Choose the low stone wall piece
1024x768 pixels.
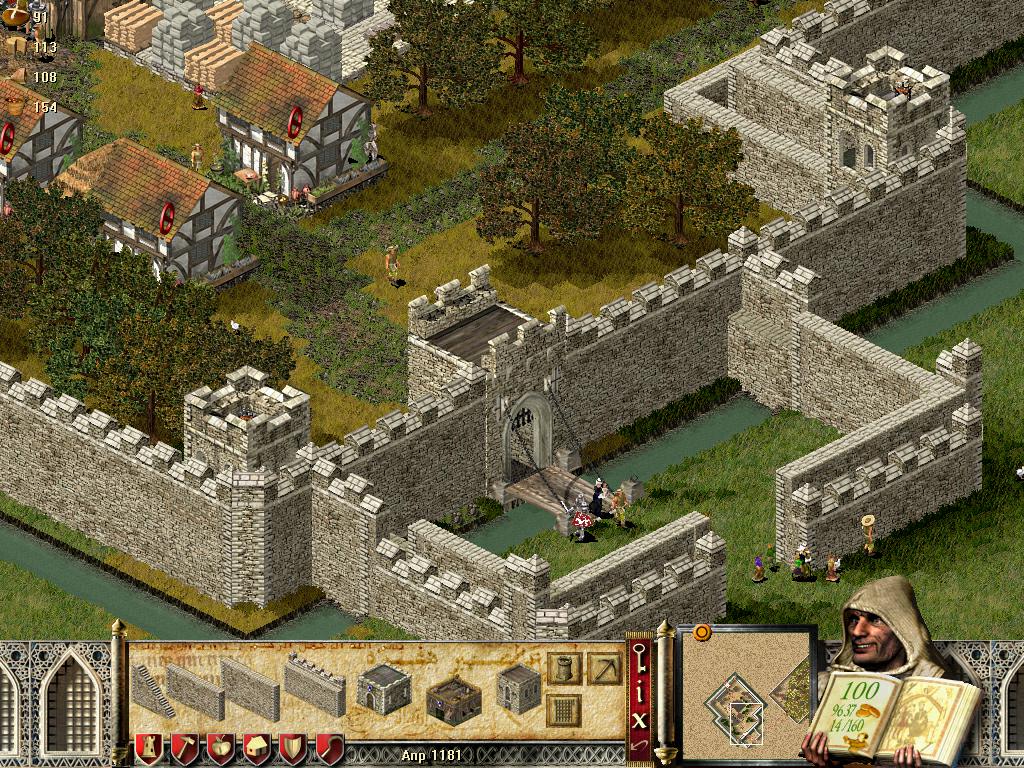click(194, 692)
